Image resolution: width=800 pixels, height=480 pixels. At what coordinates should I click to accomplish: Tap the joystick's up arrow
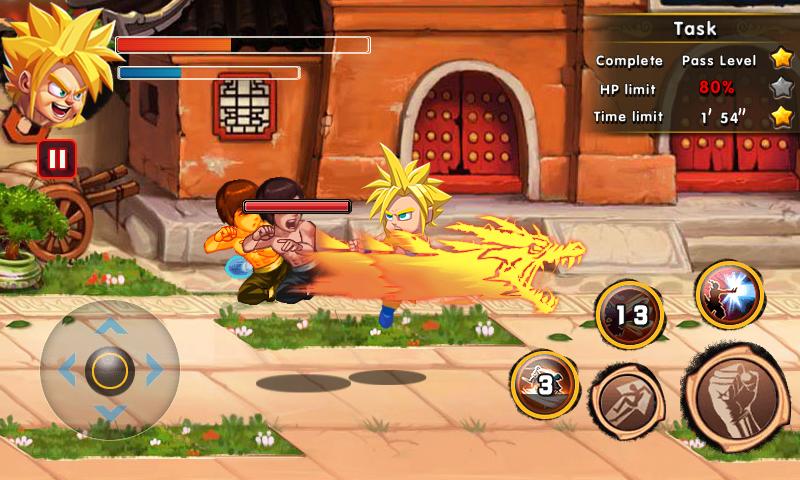(111, 327)
